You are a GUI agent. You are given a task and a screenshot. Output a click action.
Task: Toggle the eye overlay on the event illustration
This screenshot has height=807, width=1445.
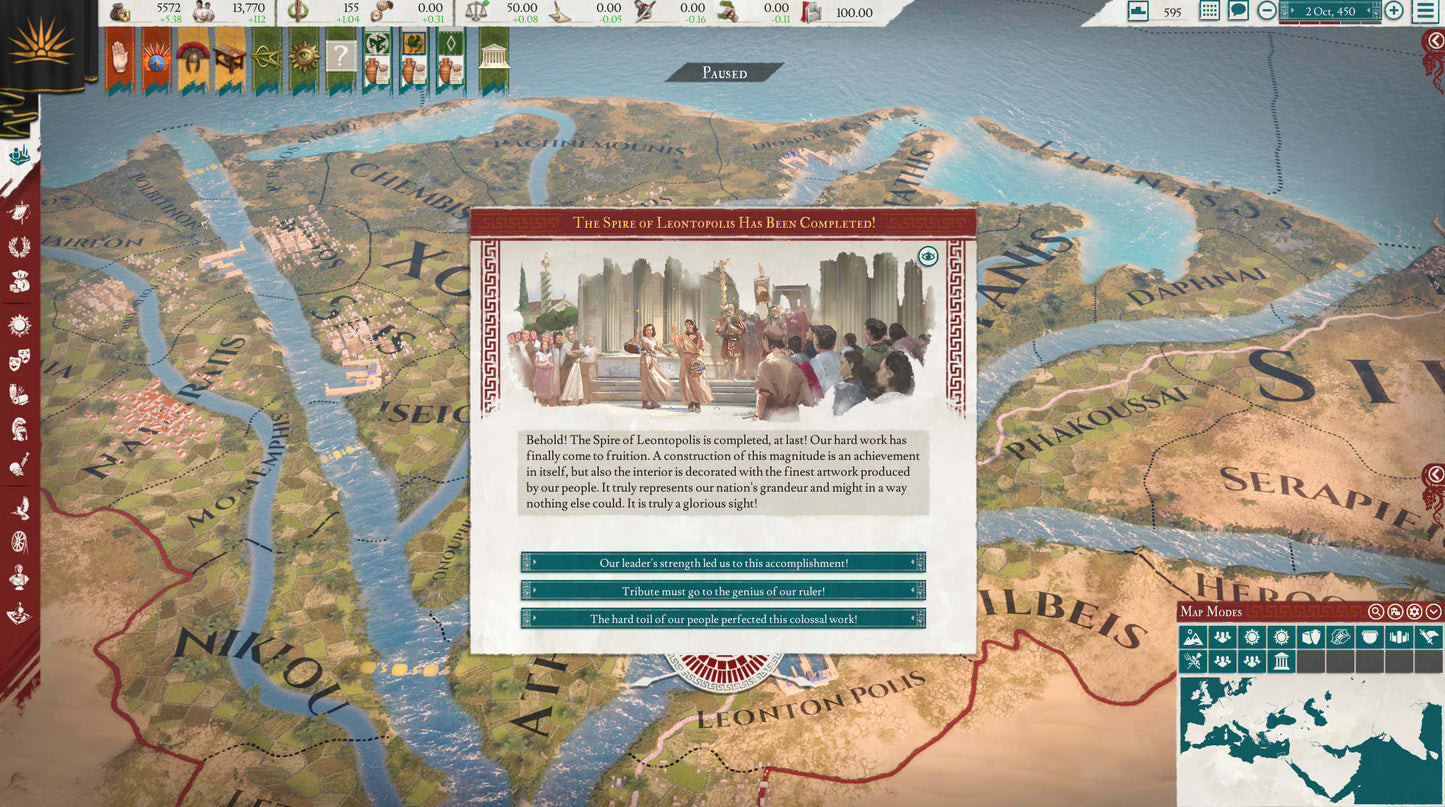click(930, 257)
